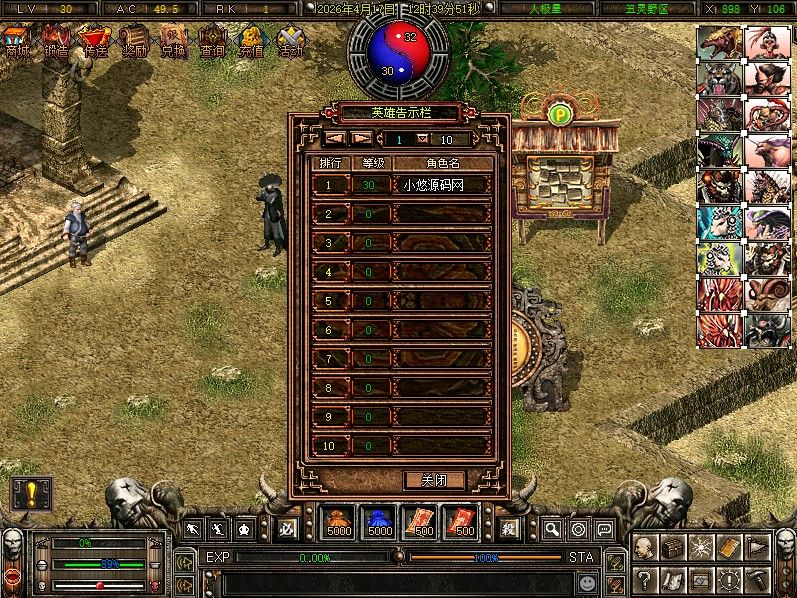
Task: Go to the next ranking page arrow
Action: [x=362, y=139]
